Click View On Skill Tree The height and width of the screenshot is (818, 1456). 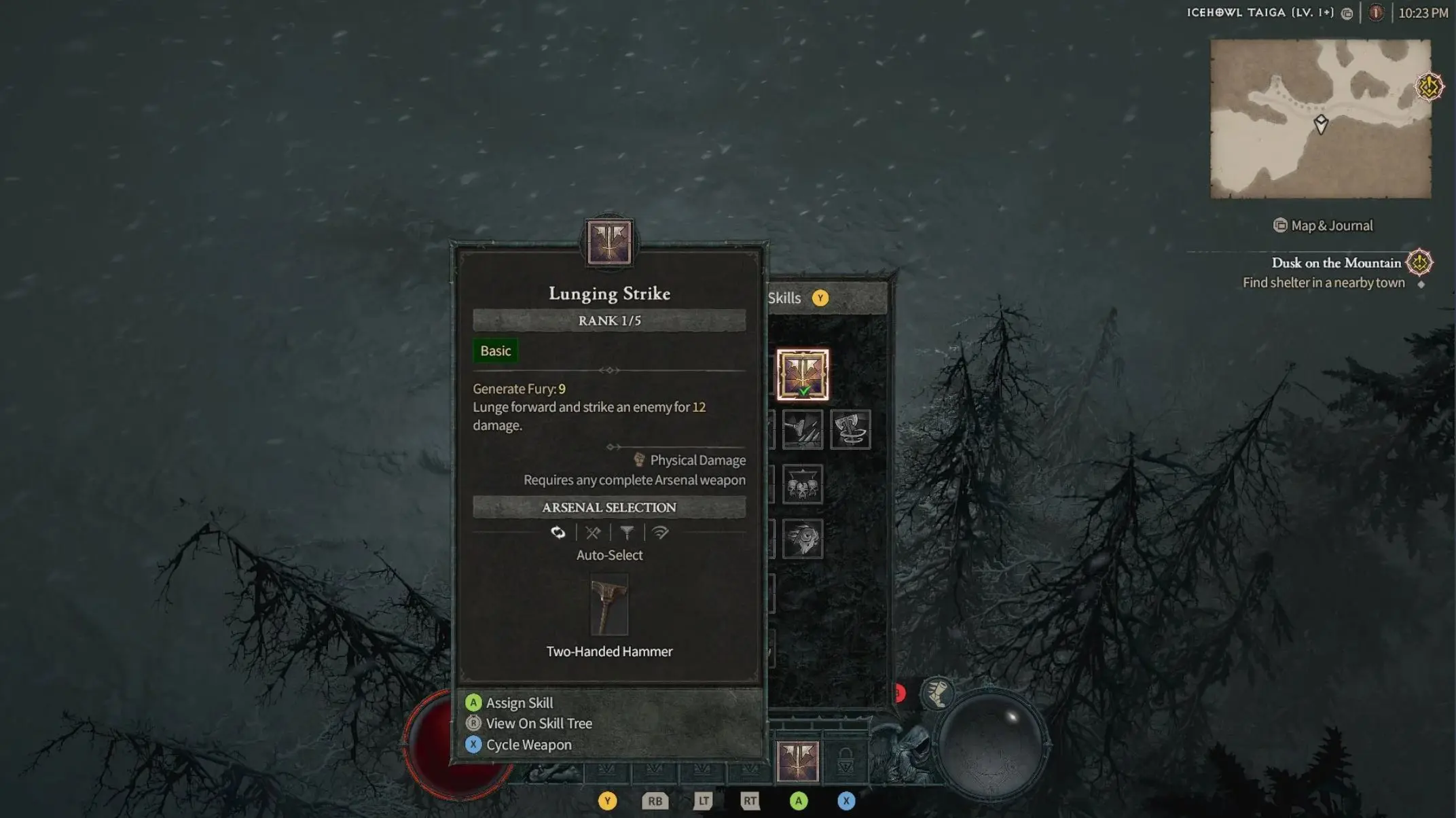pyautogui.click(x=539, y=723)
